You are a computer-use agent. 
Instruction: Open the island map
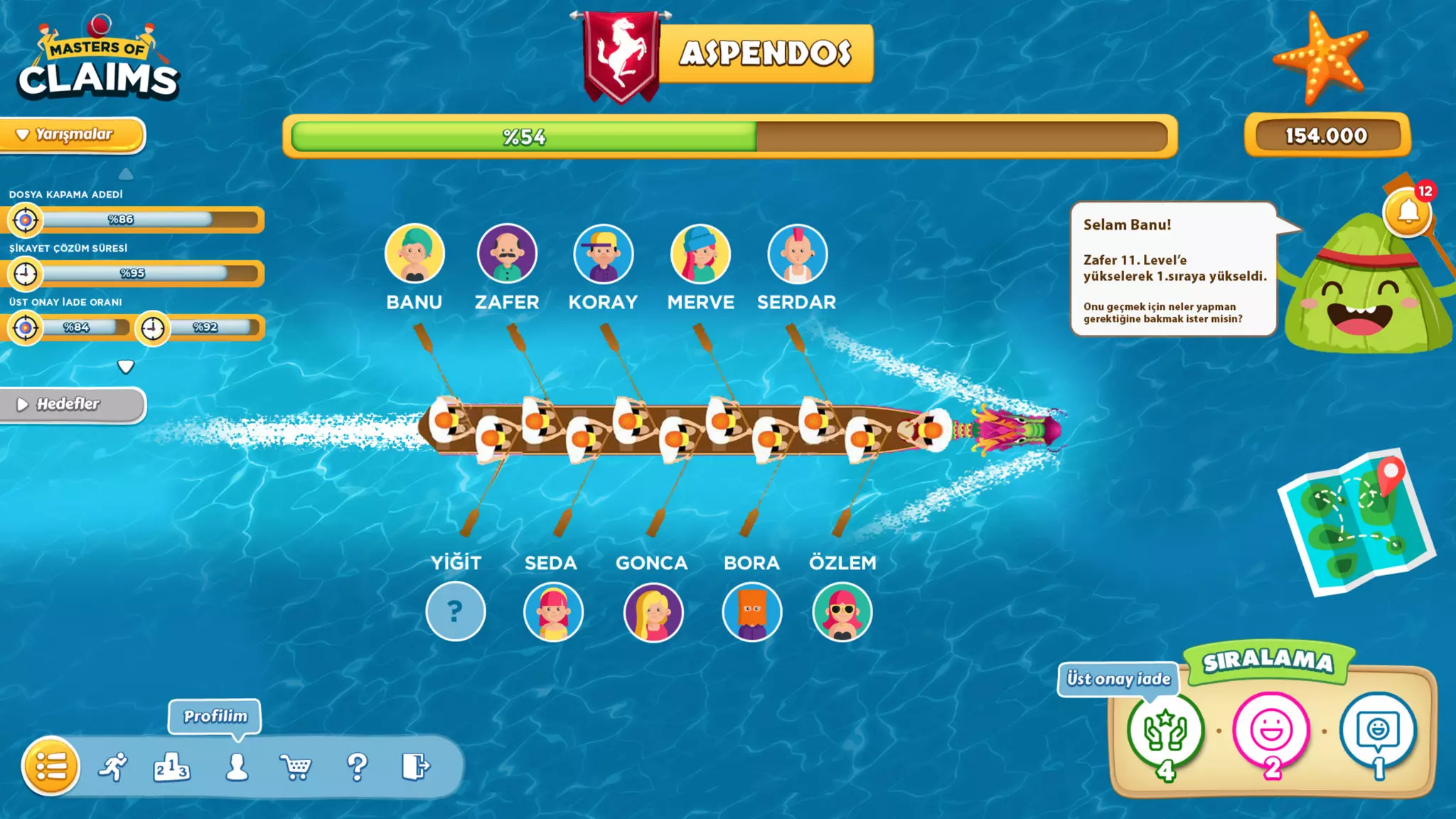1356,523
